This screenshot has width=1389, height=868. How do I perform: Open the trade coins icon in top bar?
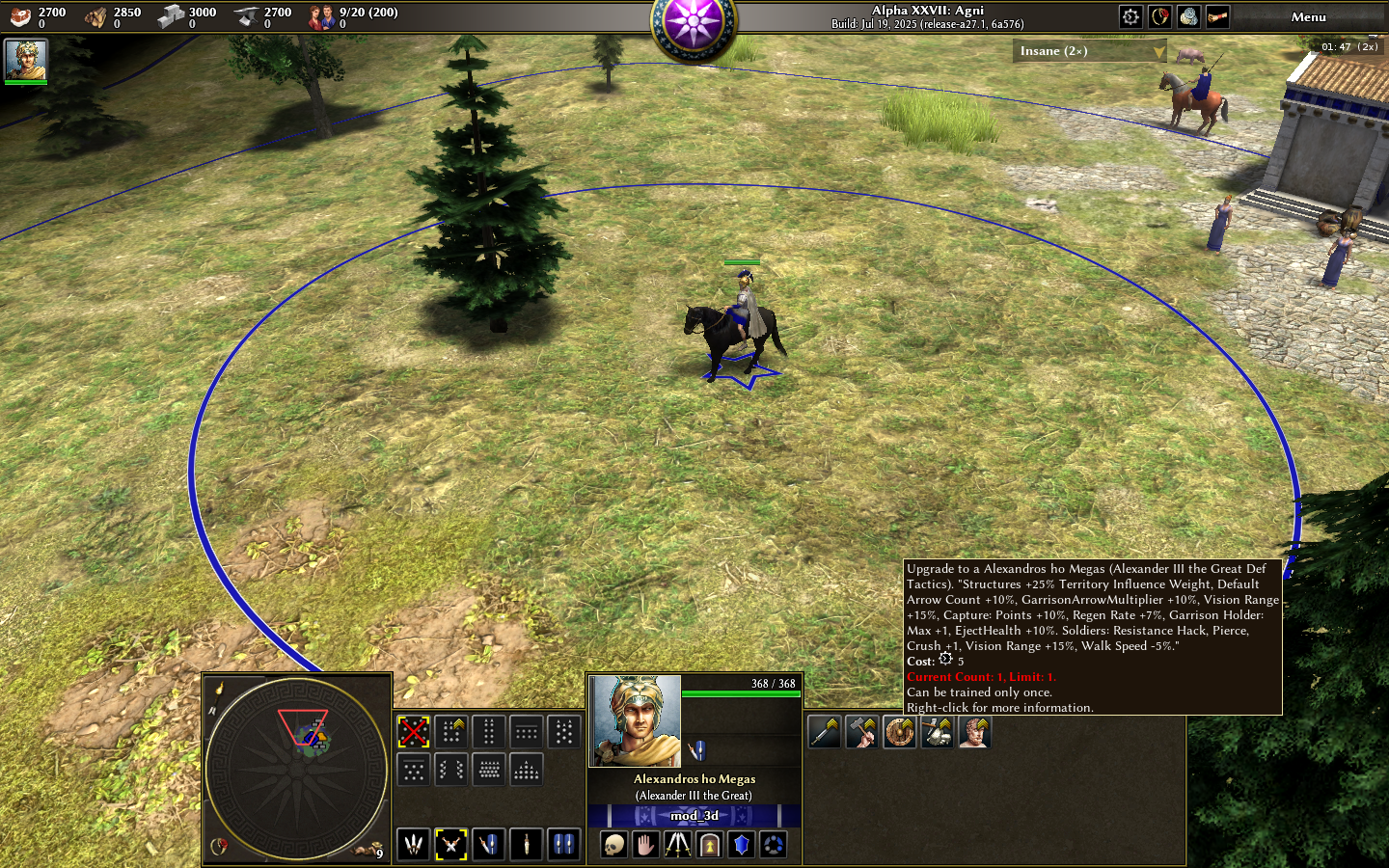click(x=1188, y=16)
